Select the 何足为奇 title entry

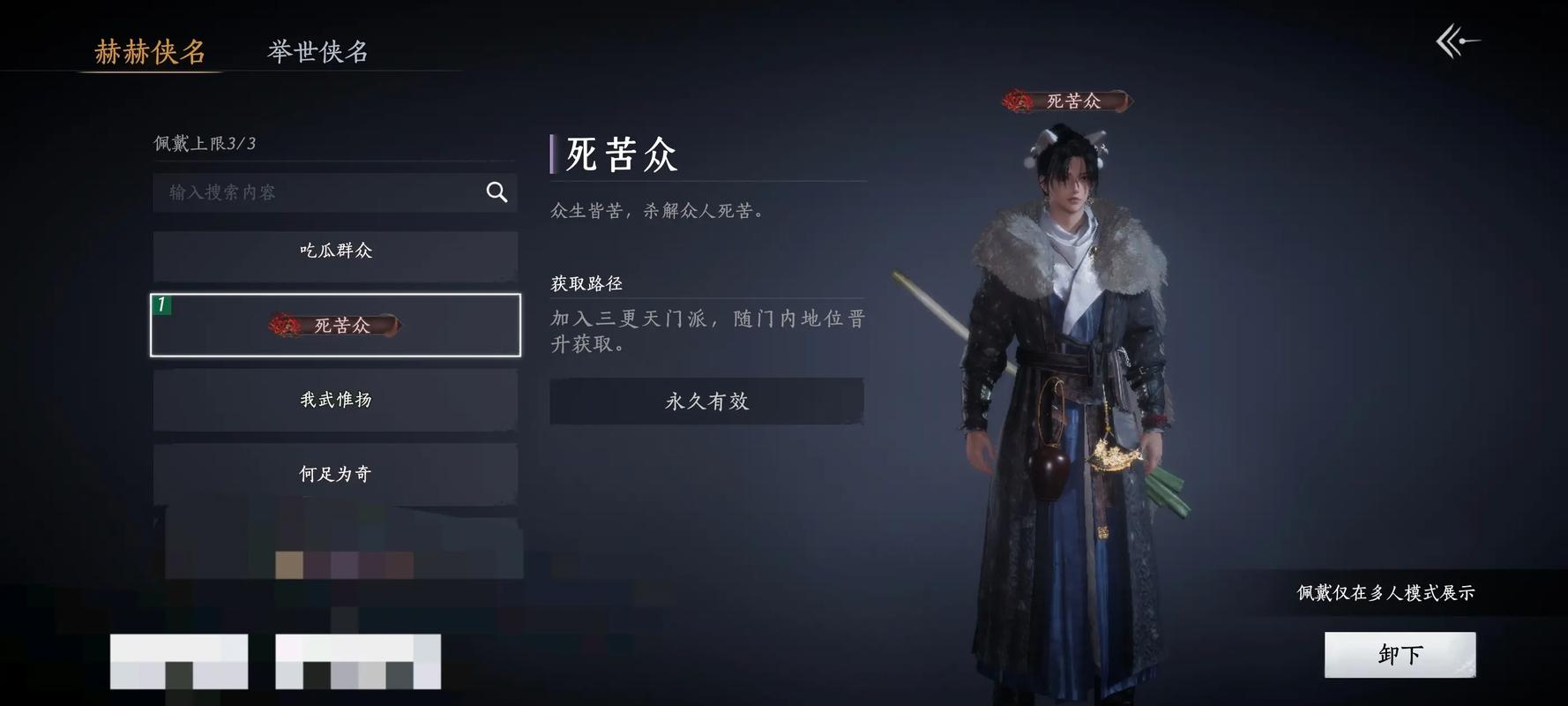[336, 473]
